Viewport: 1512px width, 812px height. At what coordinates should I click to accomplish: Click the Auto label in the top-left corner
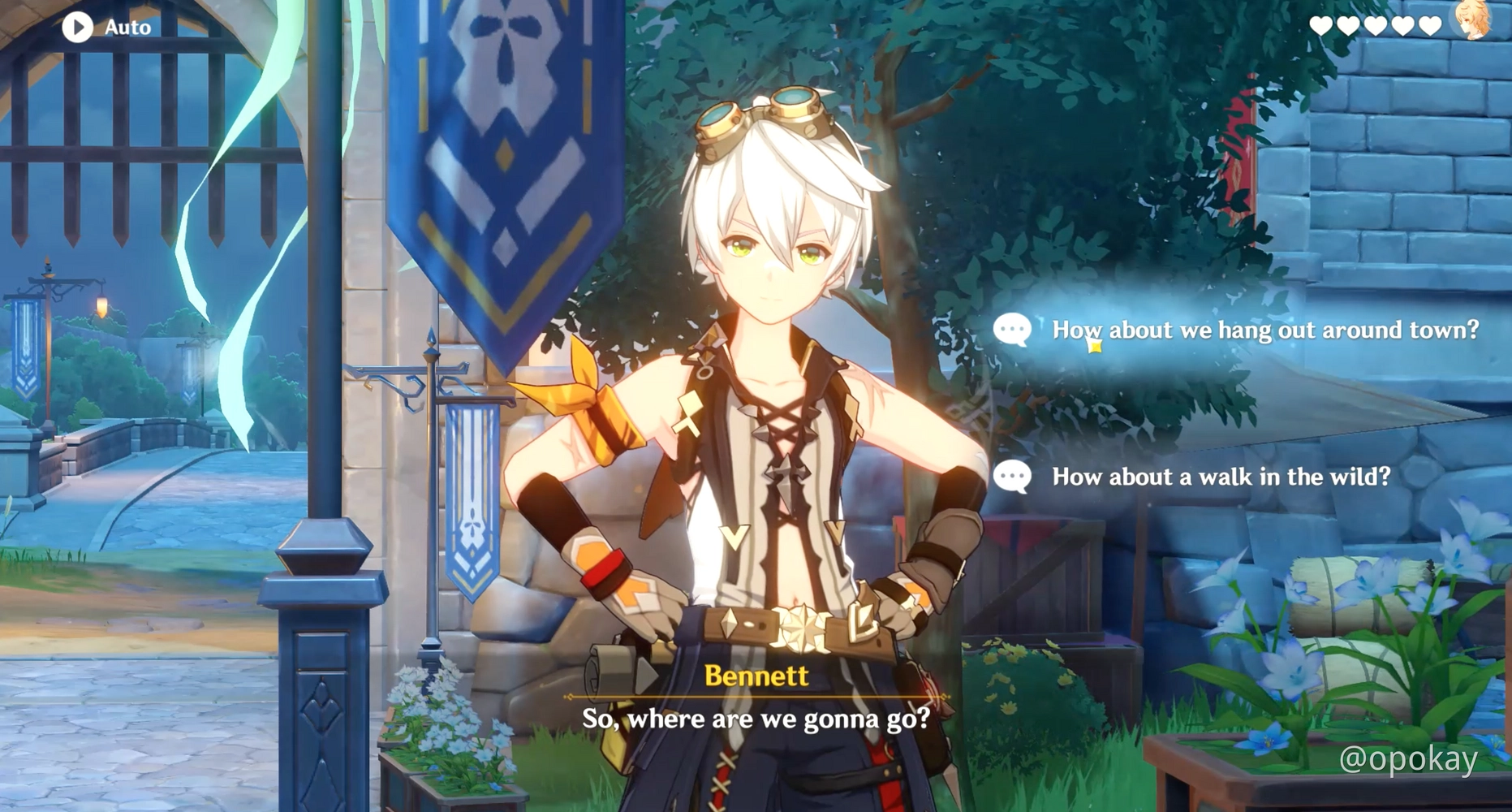click(127, 27)
